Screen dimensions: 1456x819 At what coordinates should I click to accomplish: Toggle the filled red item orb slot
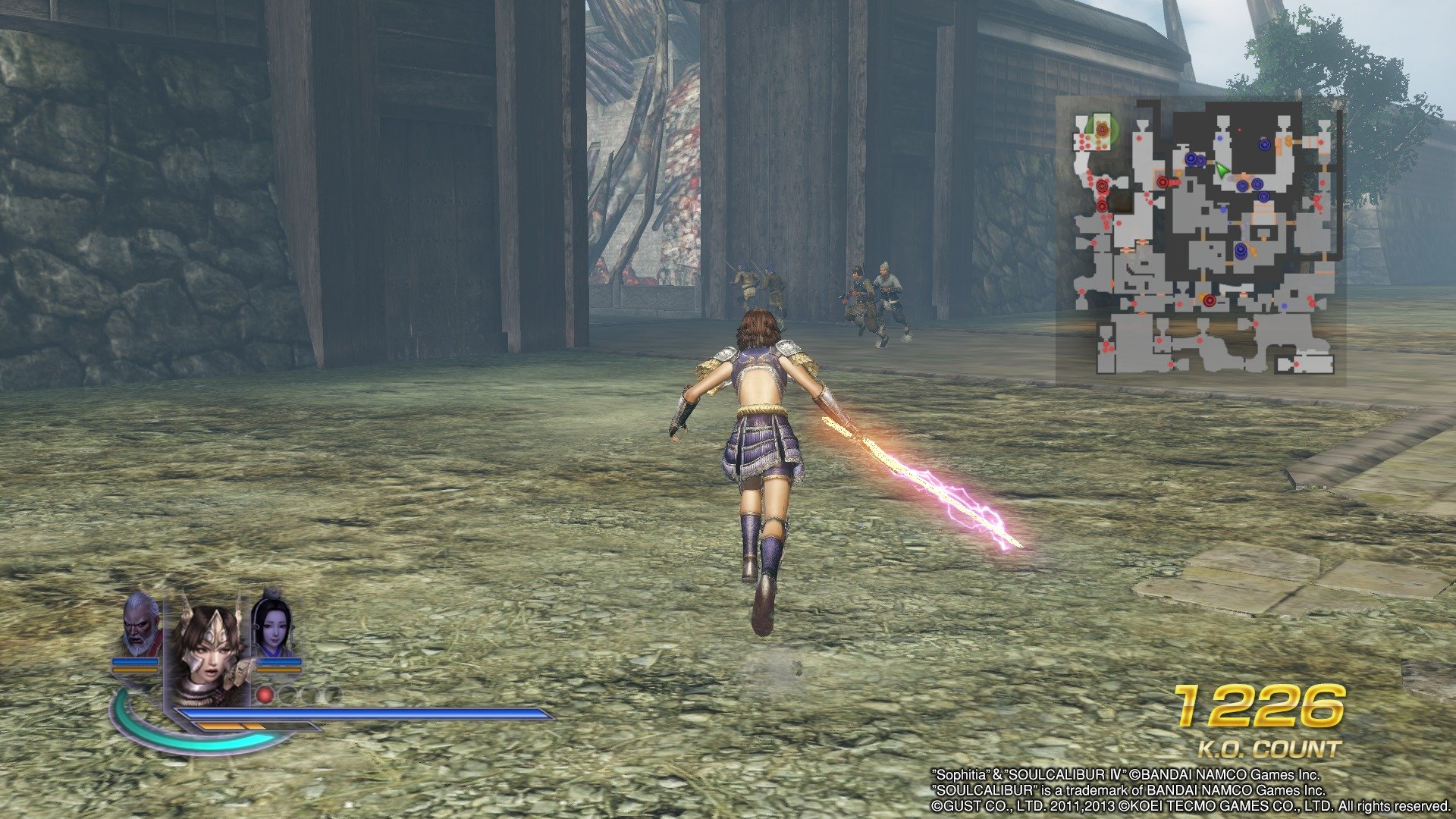[x=265, y=695]
